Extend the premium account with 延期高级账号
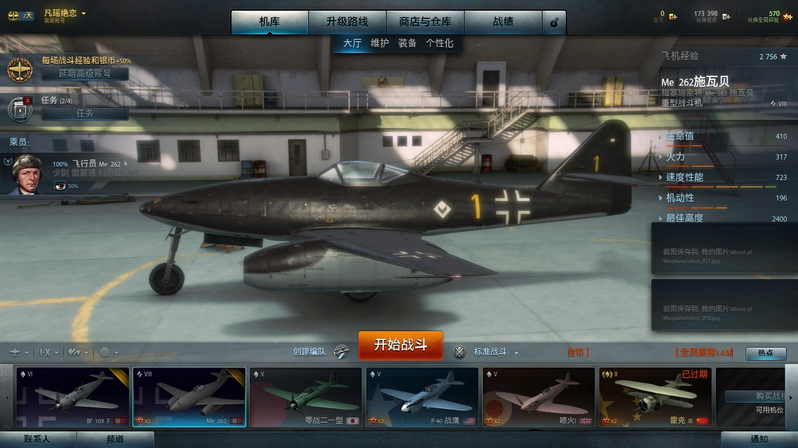 pos(84,74)
